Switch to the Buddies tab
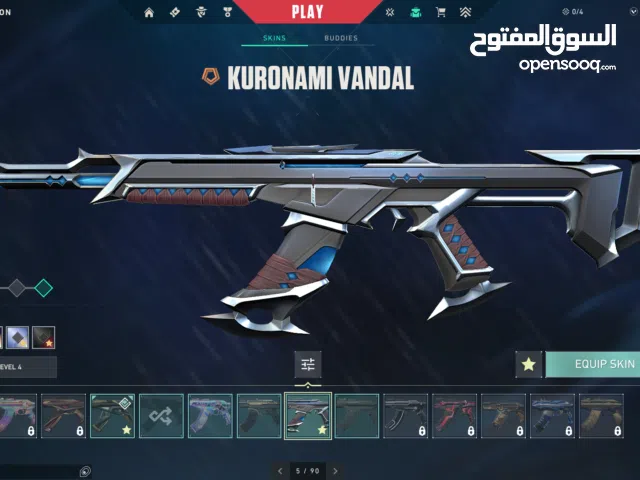640x480 pixels. (x=340, y=39)
